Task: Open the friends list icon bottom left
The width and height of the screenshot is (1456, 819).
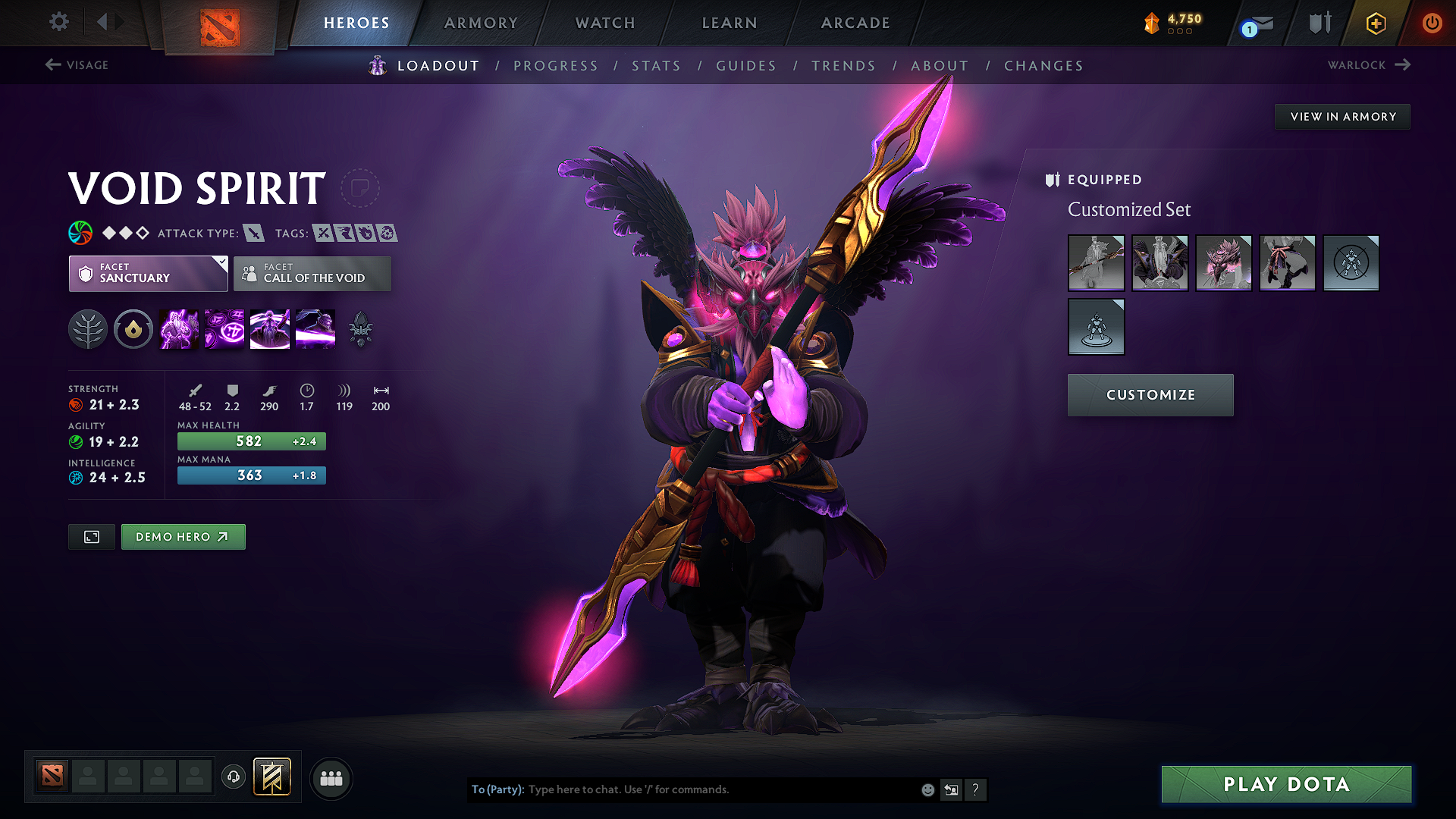Action: (x=331, y=777)
